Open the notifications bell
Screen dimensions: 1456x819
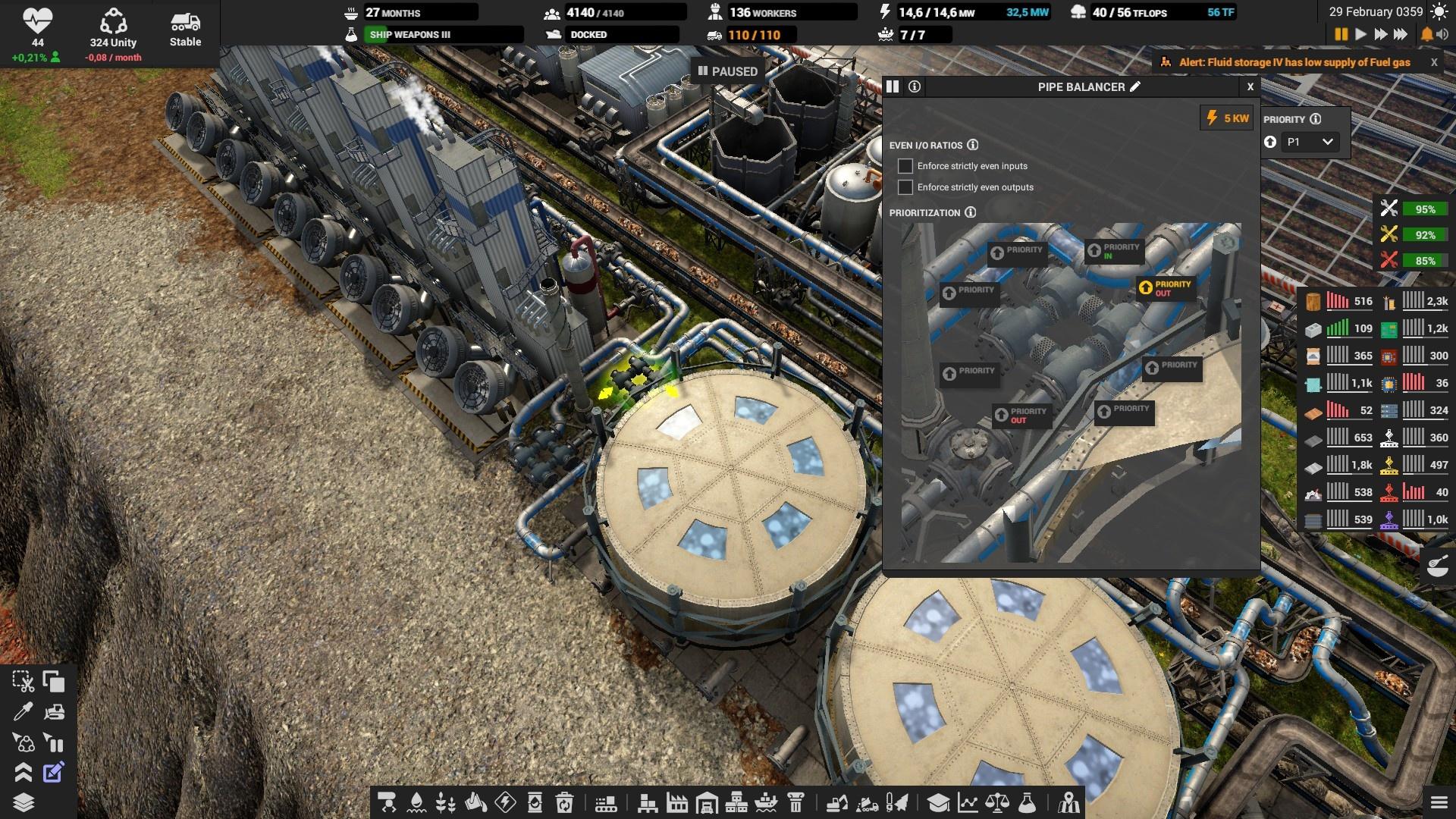pos(1426,34)
